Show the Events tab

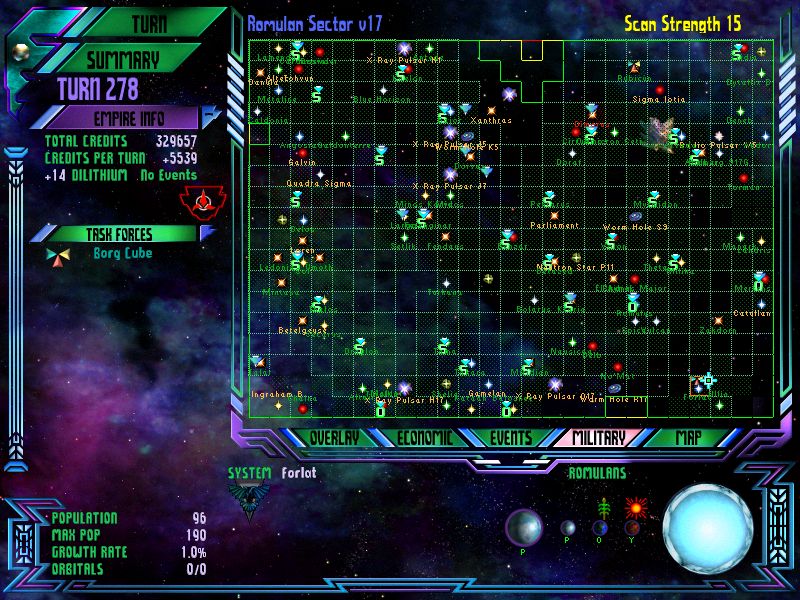coord(511,438)
